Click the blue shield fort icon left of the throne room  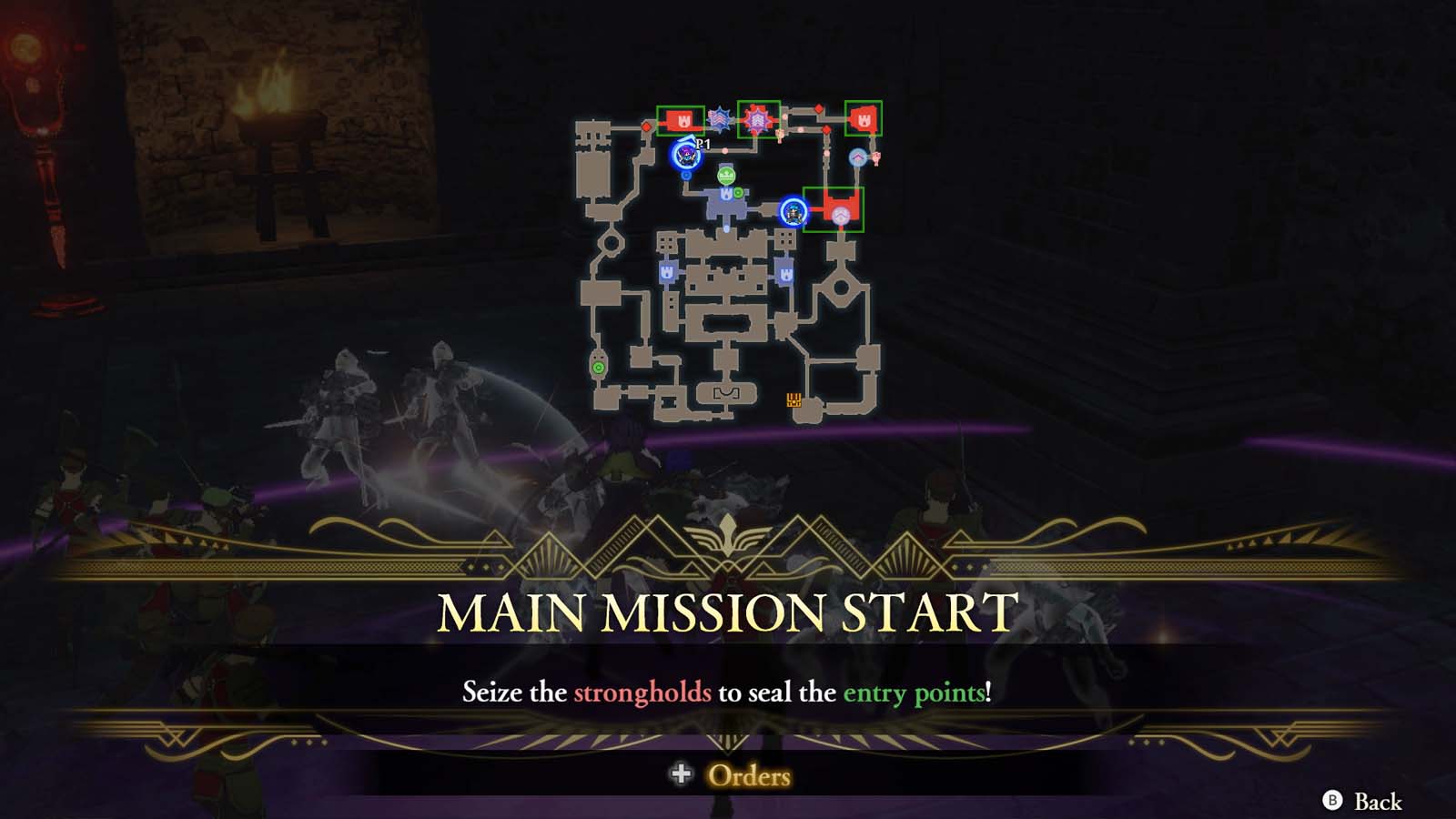point(667,271)
